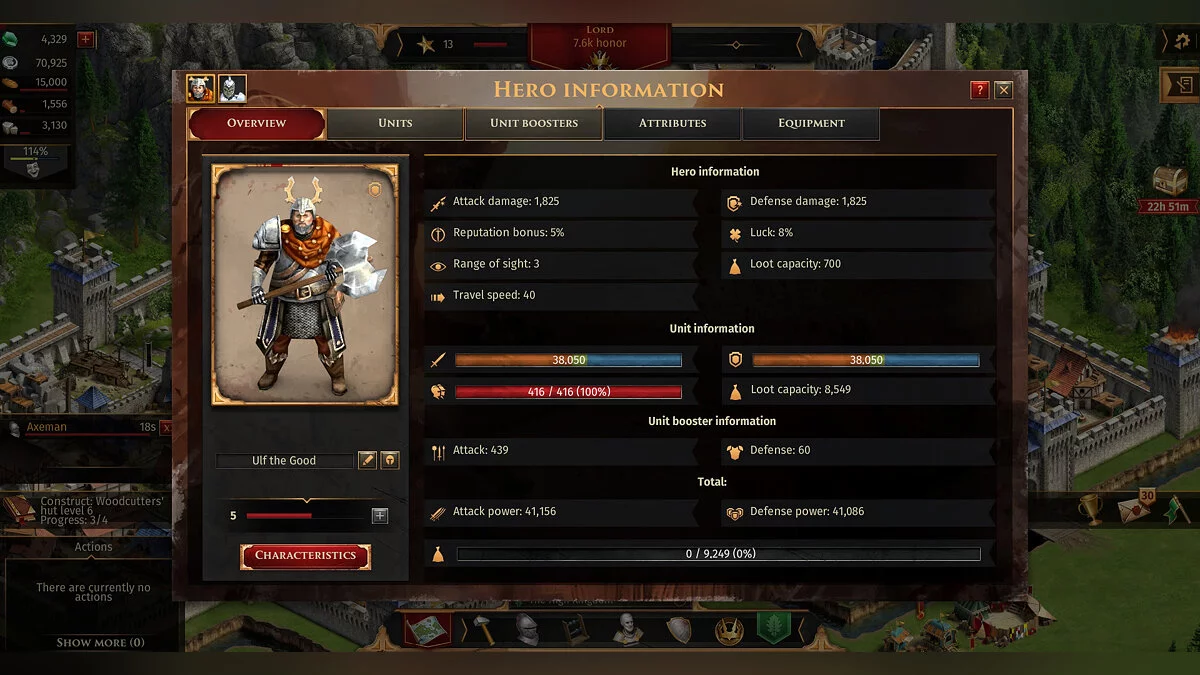The width and height of the screenshot is (1200, 675).
Task: Expand actions list with Show more
Action: [99, 642]
